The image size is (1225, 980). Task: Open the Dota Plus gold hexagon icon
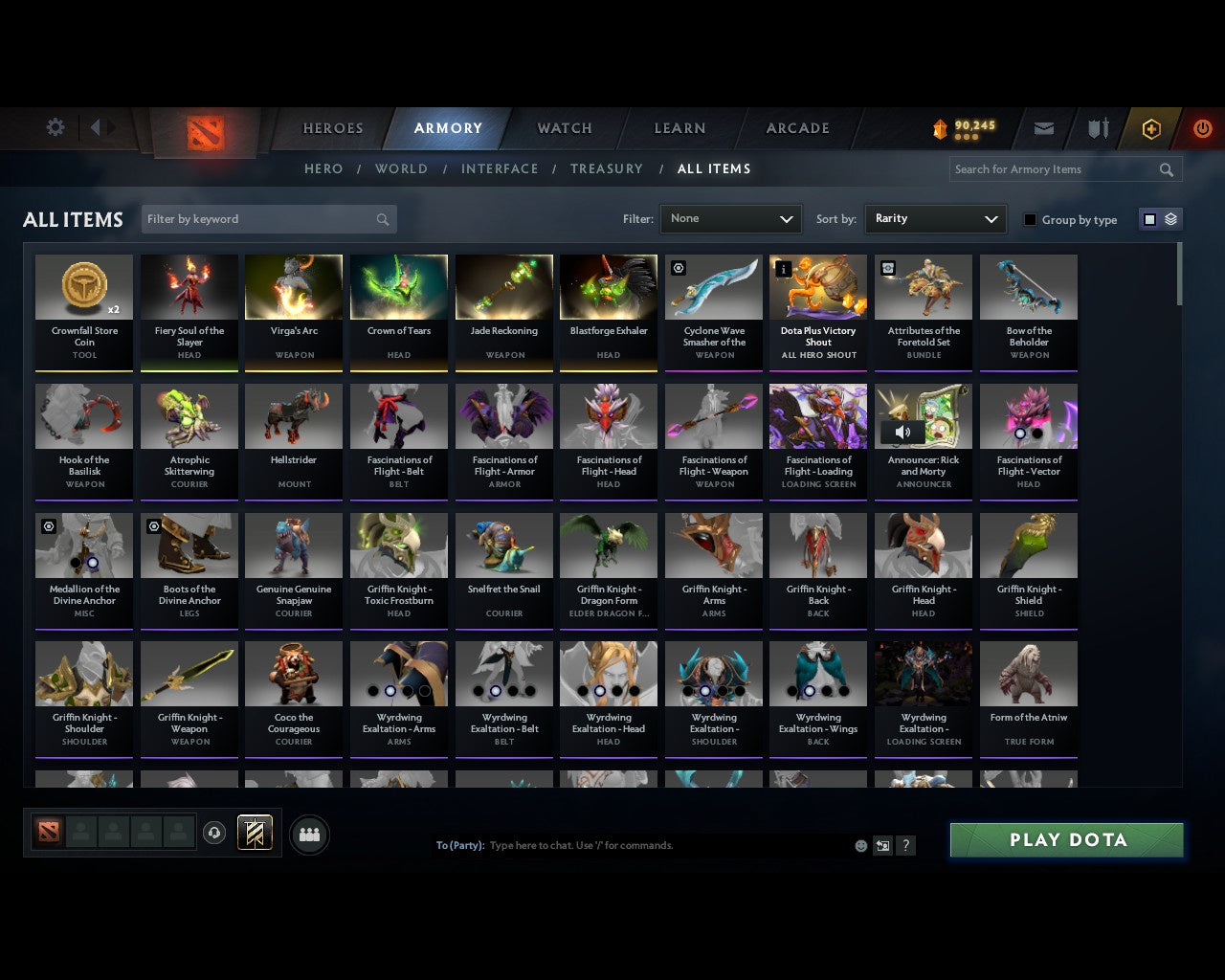[1150, 127]
